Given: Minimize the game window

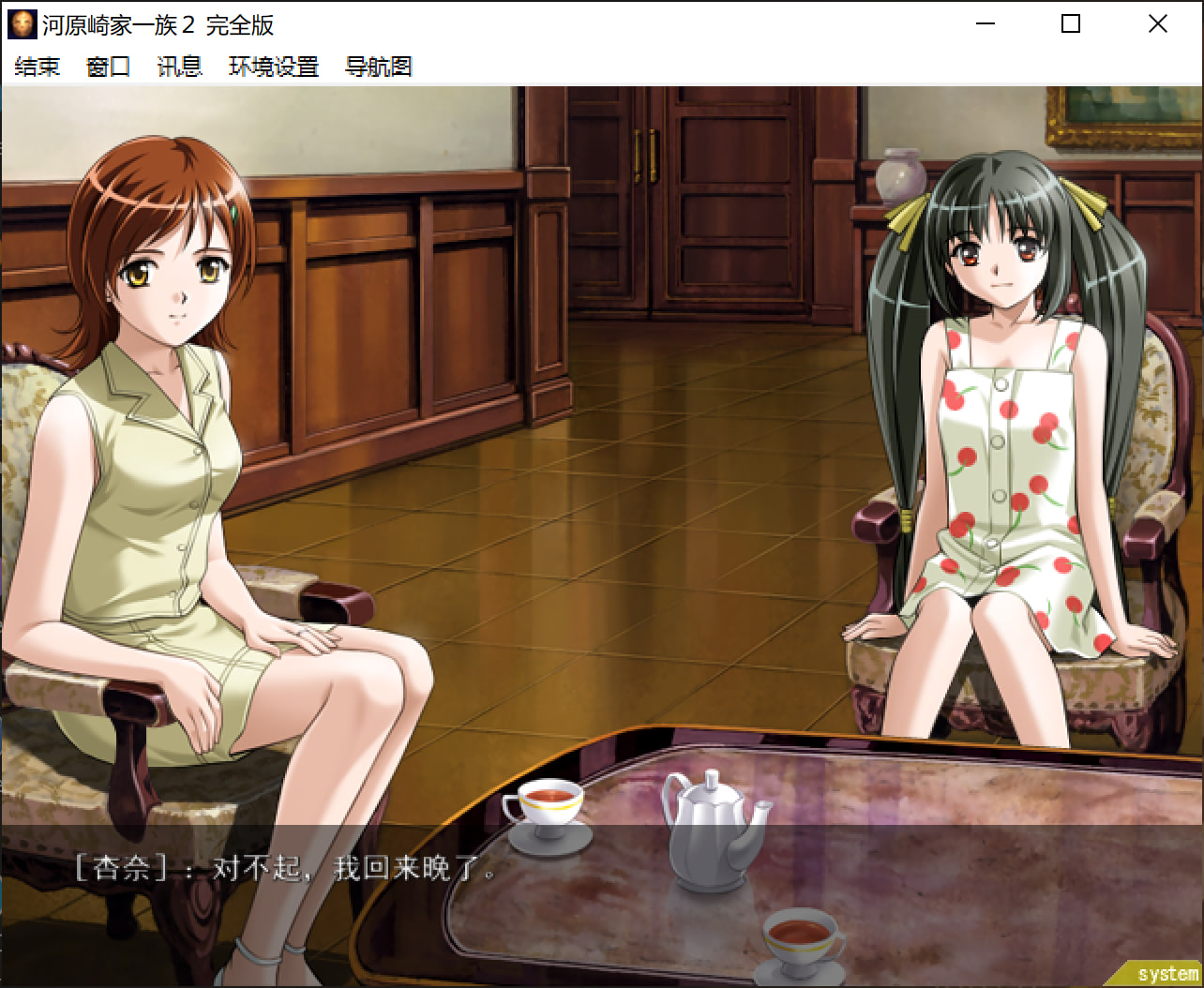Looking at the screenshot, I should point(985,24).
